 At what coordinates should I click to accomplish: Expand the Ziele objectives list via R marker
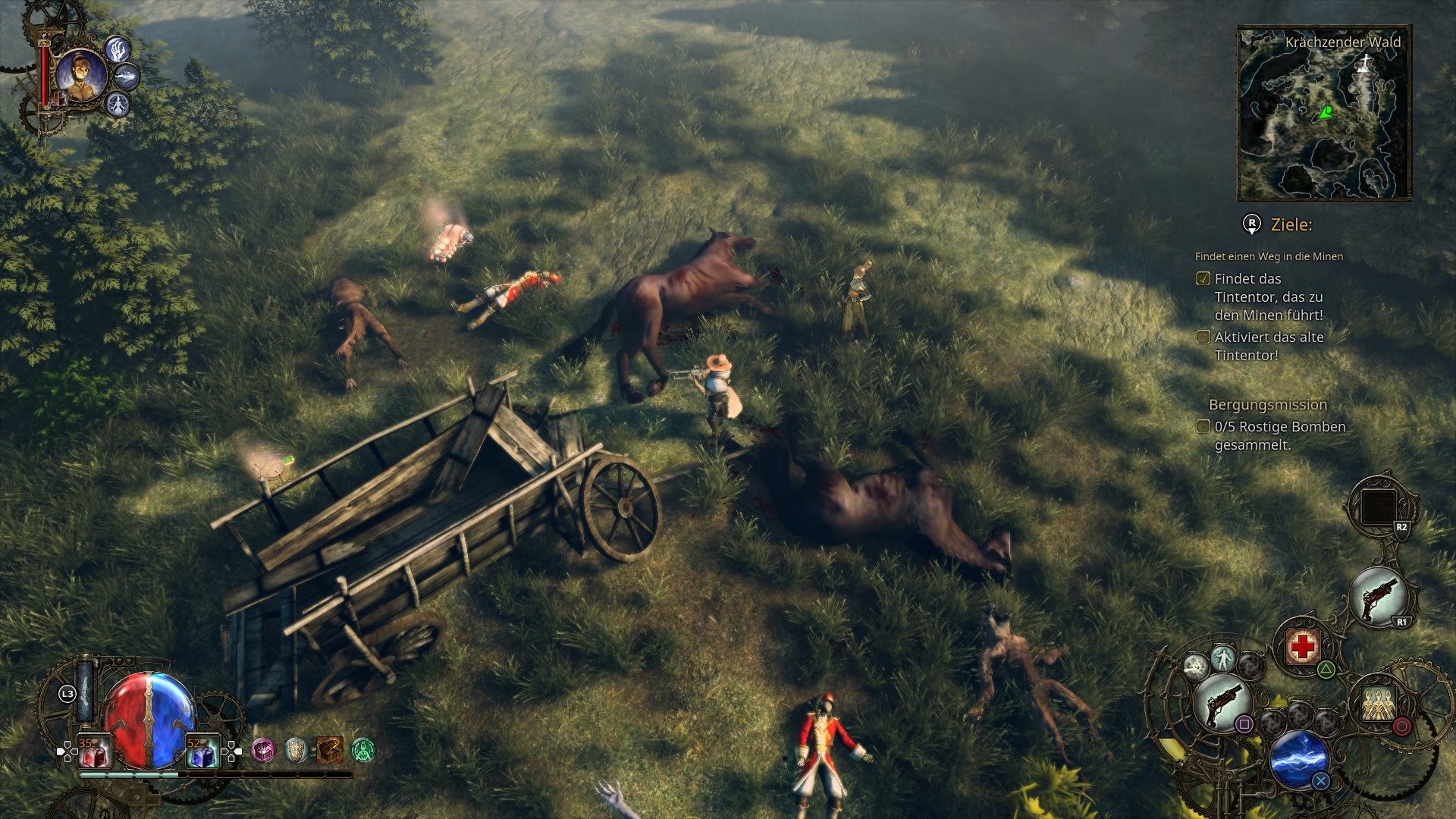1252,224
